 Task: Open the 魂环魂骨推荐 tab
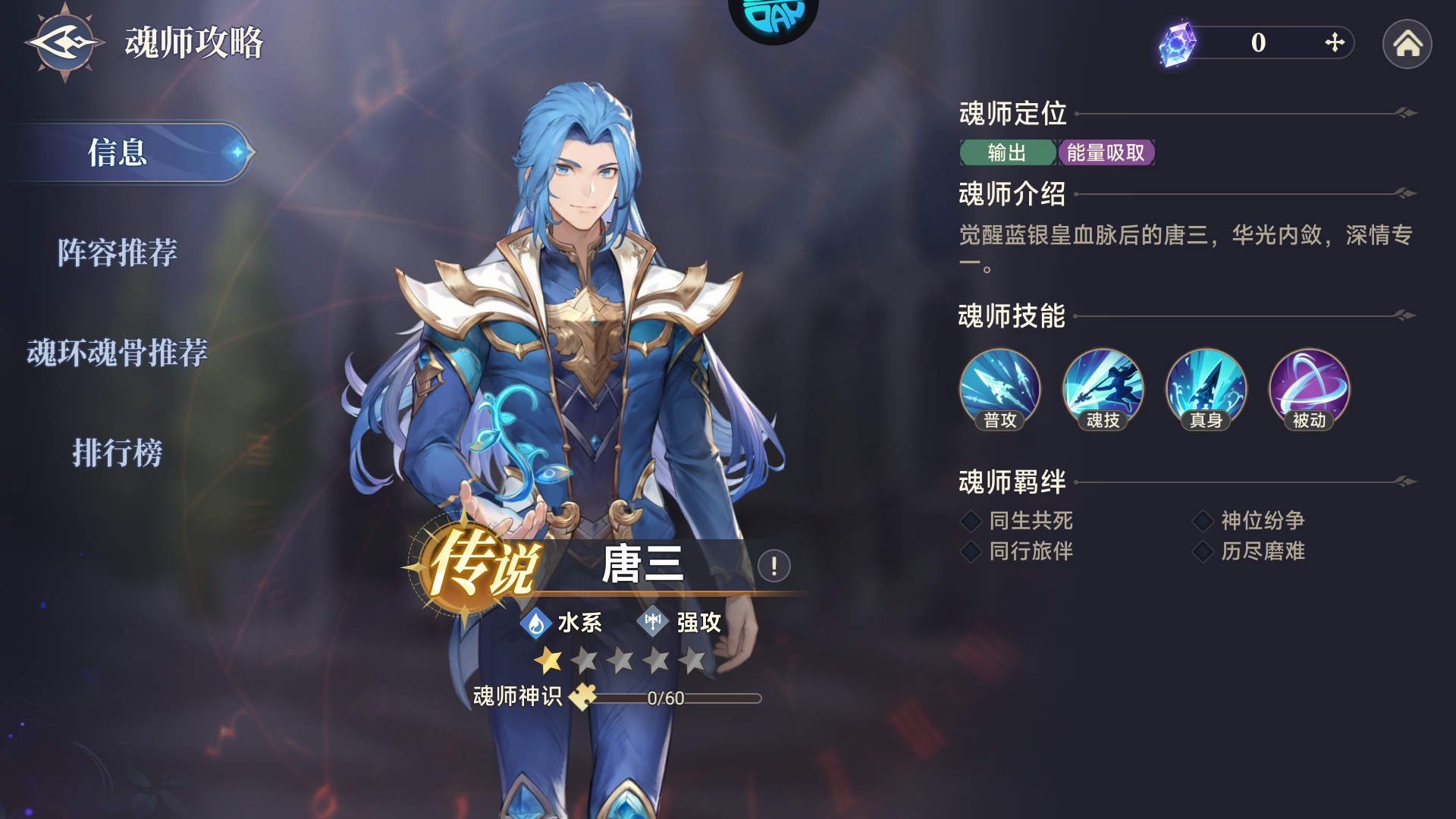[x=118, y=353]
